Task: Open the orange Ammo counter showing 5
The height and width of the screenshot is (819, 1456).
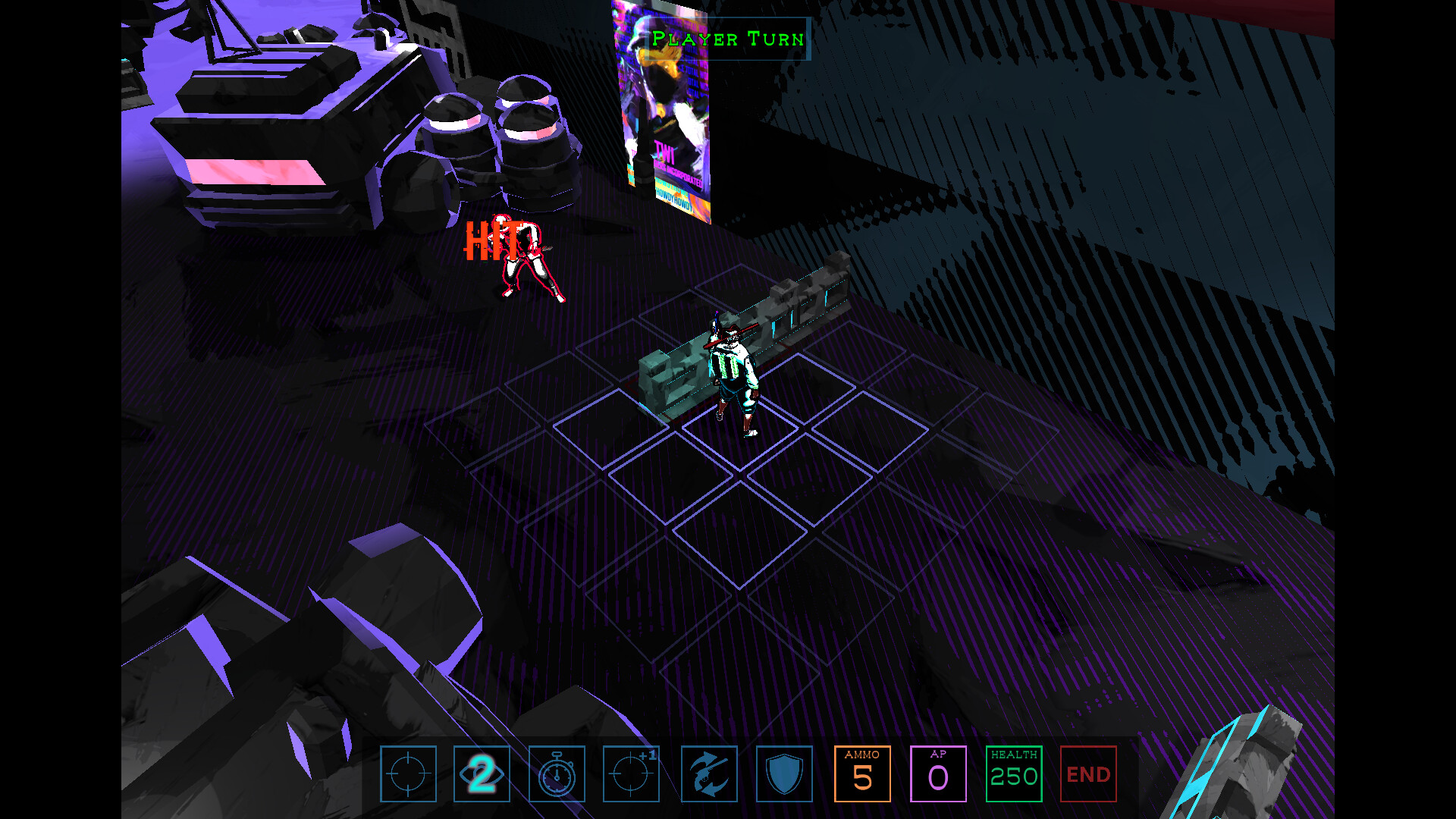Action: (863, 774)
